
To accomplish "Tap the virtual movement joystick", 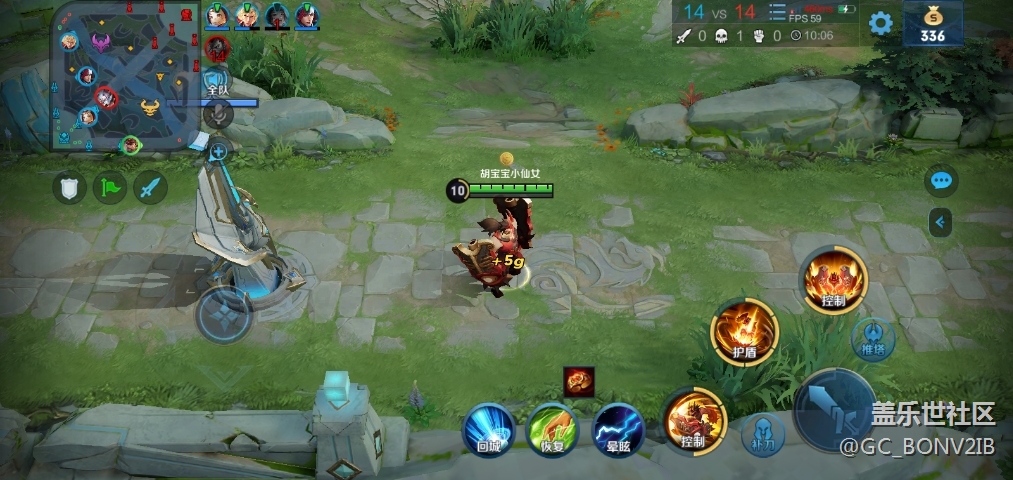I will (224, 314).
